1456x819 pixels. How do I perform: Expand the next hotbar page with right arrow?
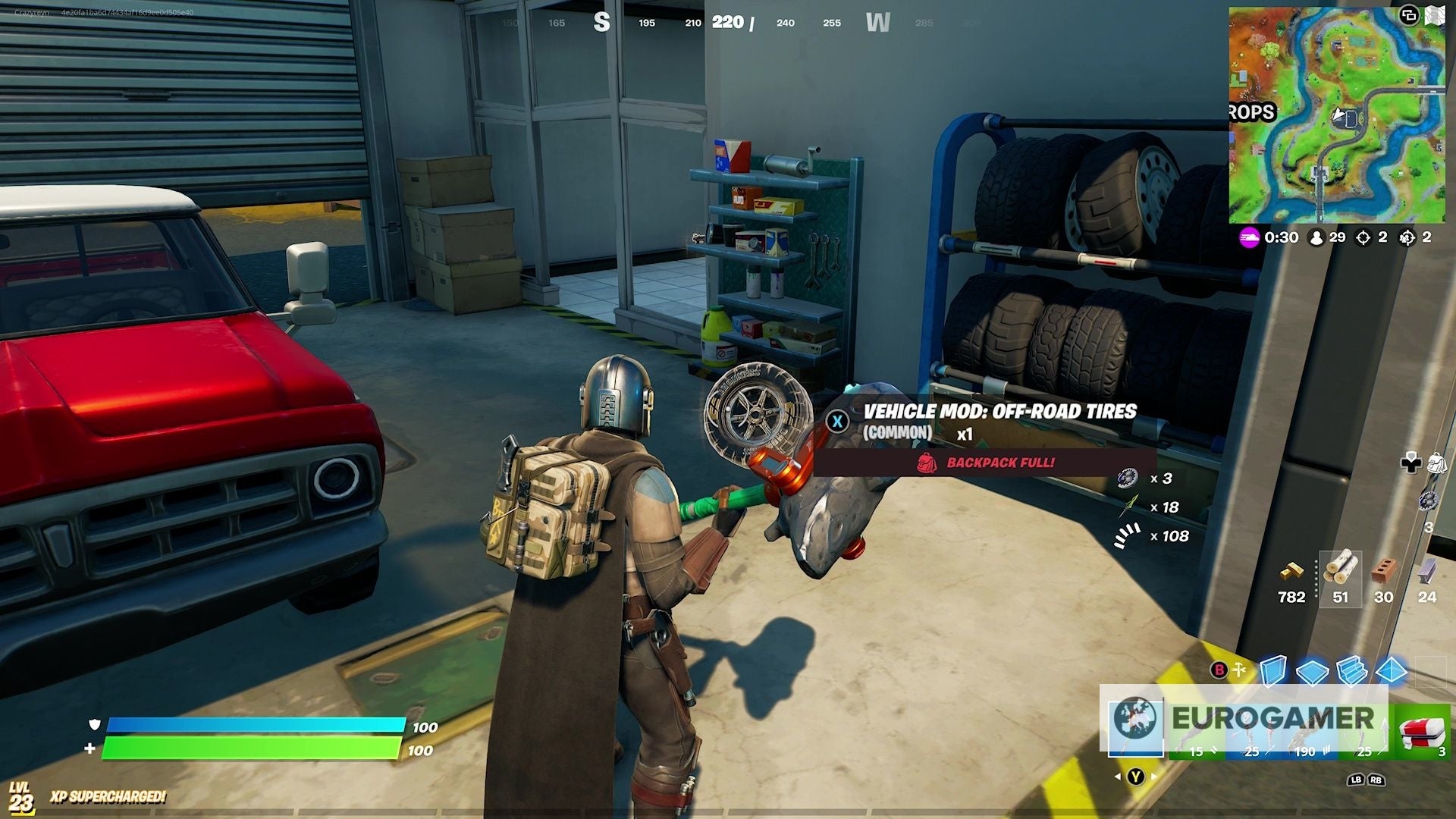click(x=1152, y=778)
